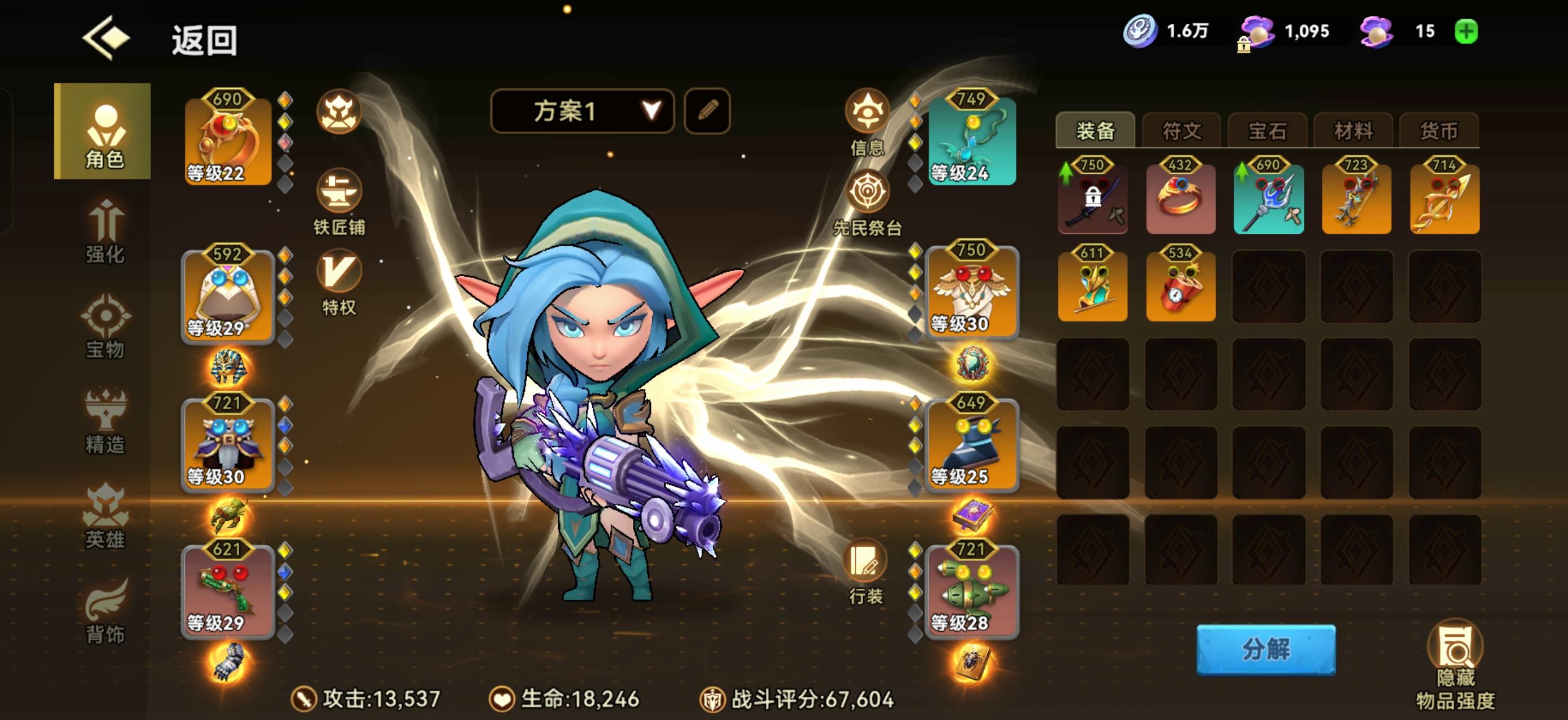The width and height of the screenshot is (1568, 720).
Task: Switch to the 符文 (runes) tab
Action: (1181, 130)
